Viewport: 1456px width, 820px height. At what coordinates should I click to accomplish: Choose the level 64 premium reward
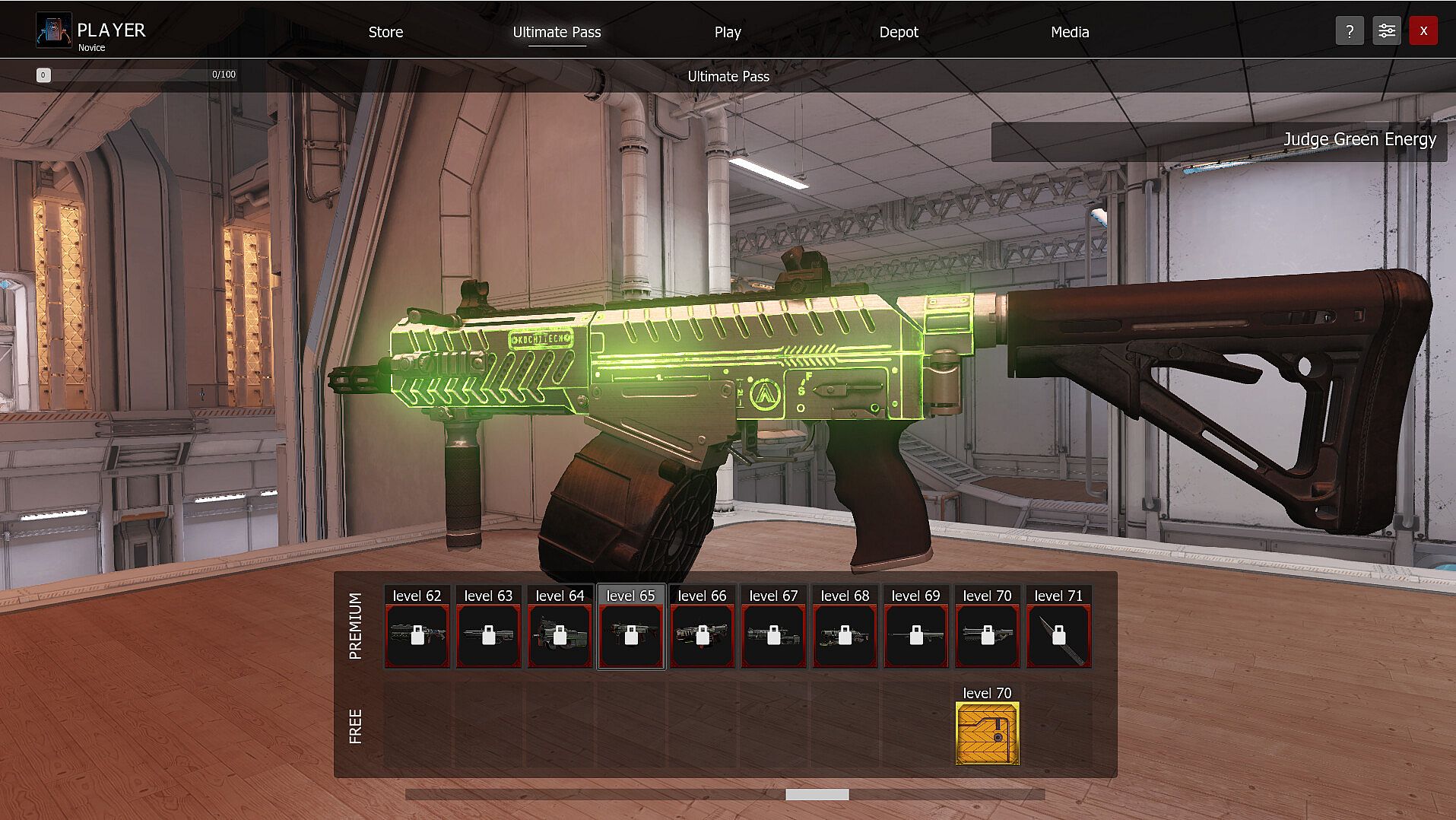pos(560,635)
